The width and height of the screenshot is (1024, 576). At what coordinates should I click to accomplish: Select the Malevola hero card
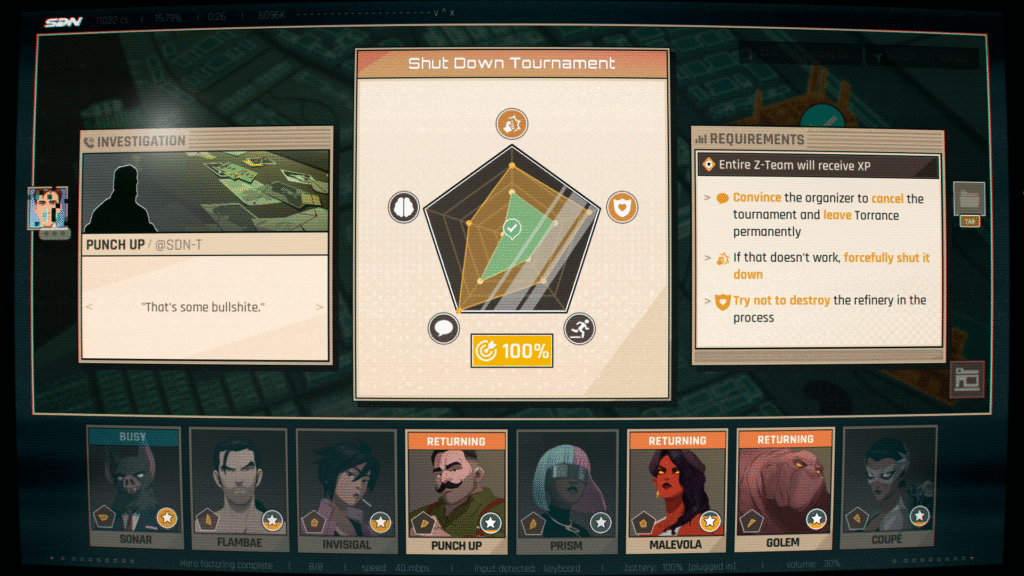pos(676,488)
